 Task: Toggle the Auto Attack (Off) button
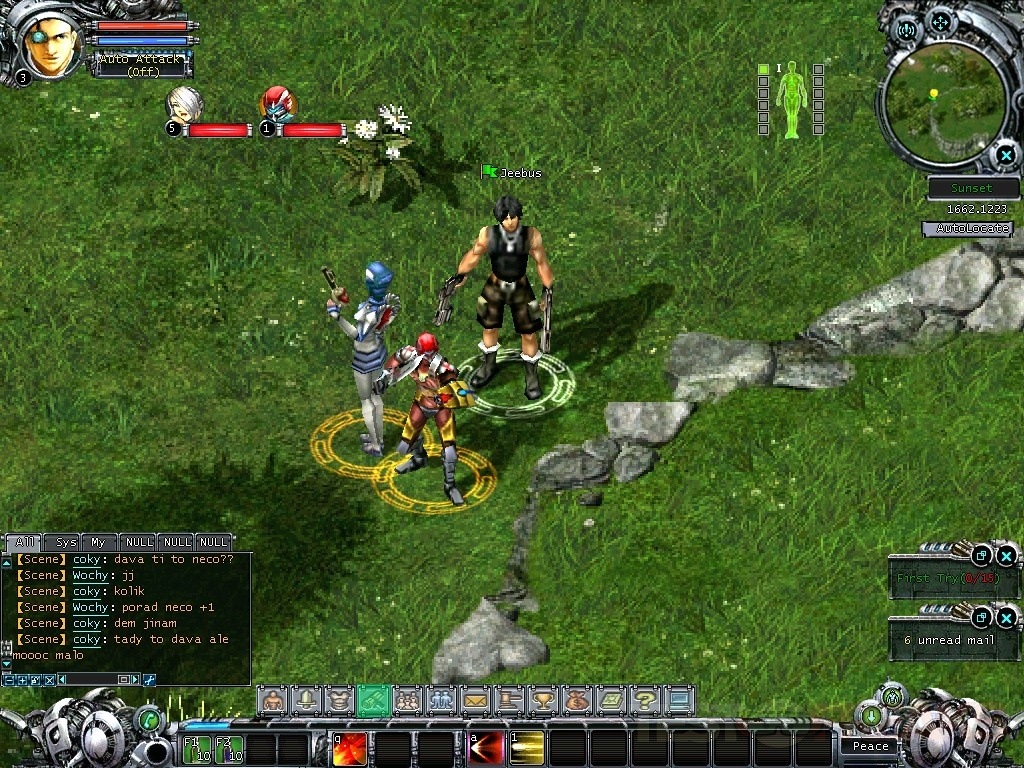(x=139, y=66)
